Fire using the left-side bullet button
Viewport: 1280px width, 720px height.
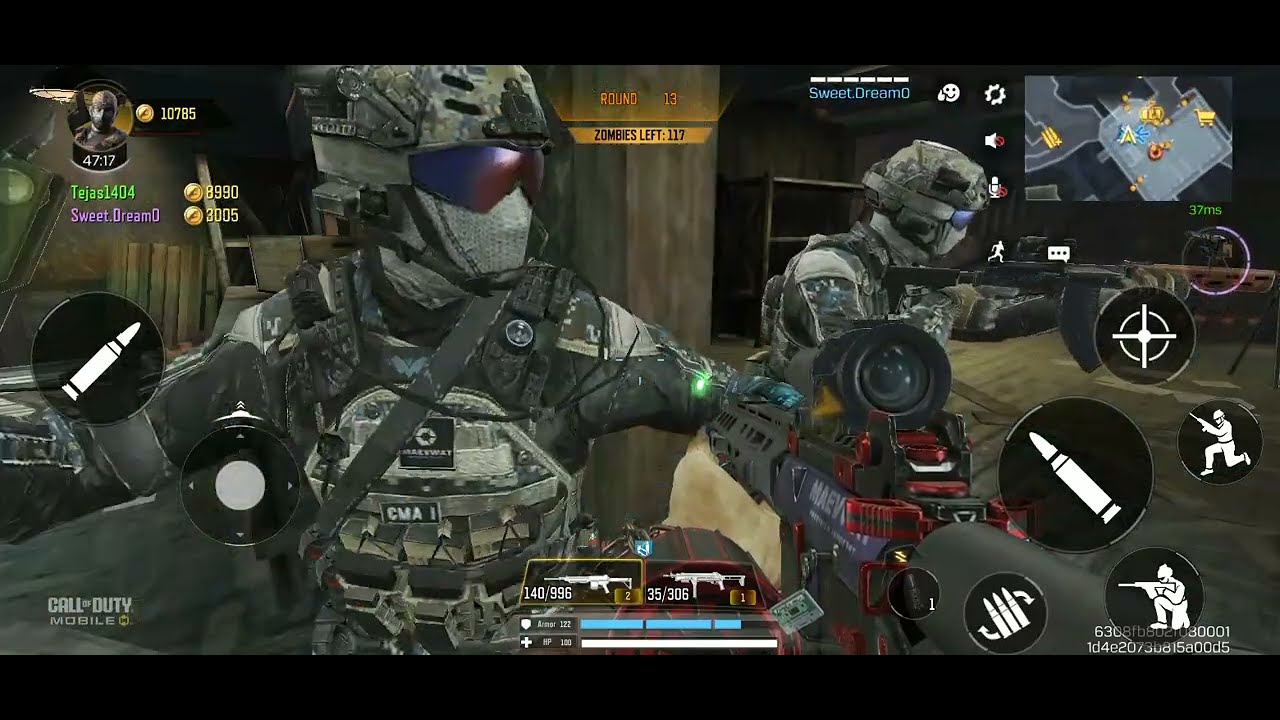tap(97, 359)
